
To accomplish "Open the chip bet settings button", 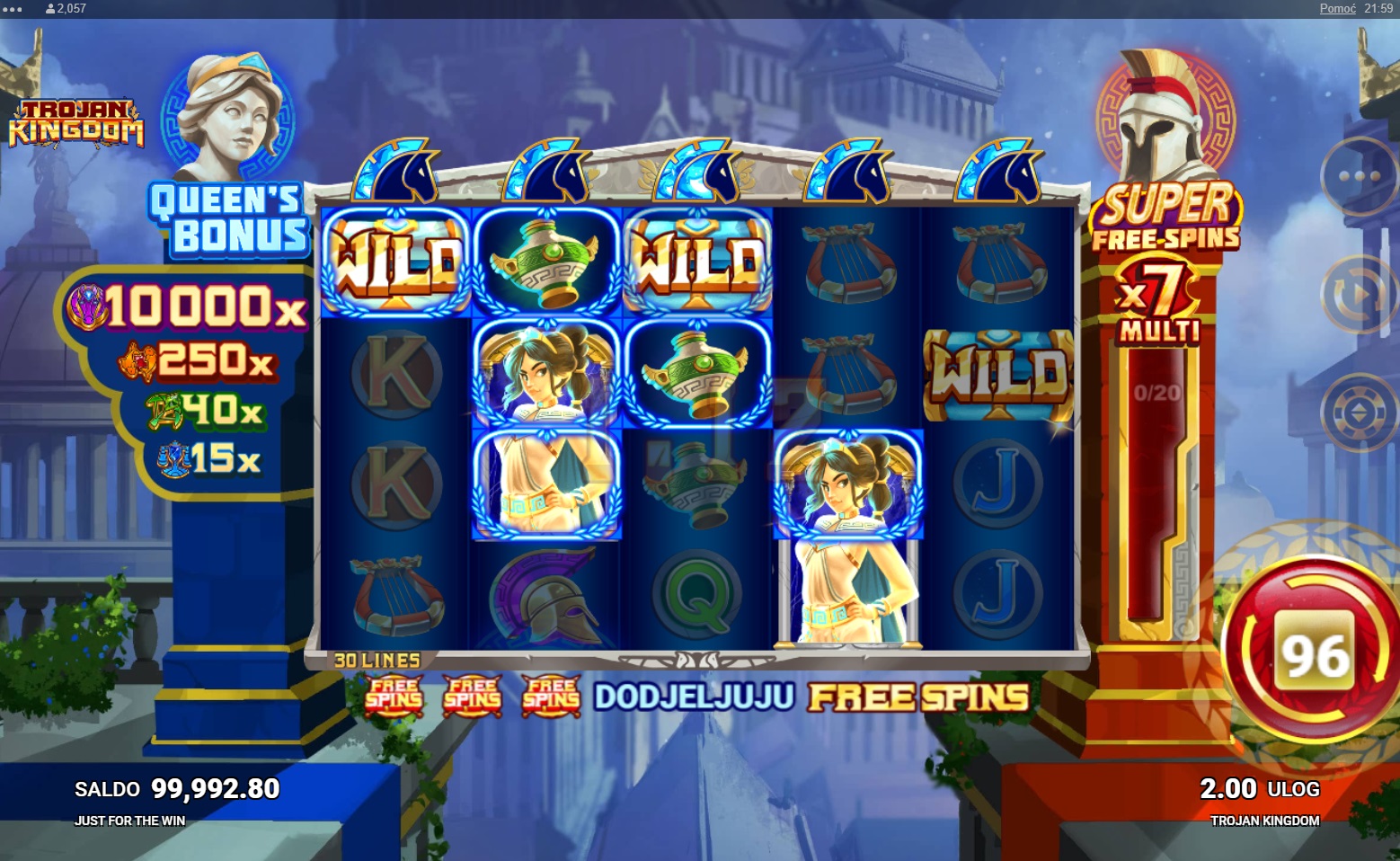I will [x=1359, y=414].
